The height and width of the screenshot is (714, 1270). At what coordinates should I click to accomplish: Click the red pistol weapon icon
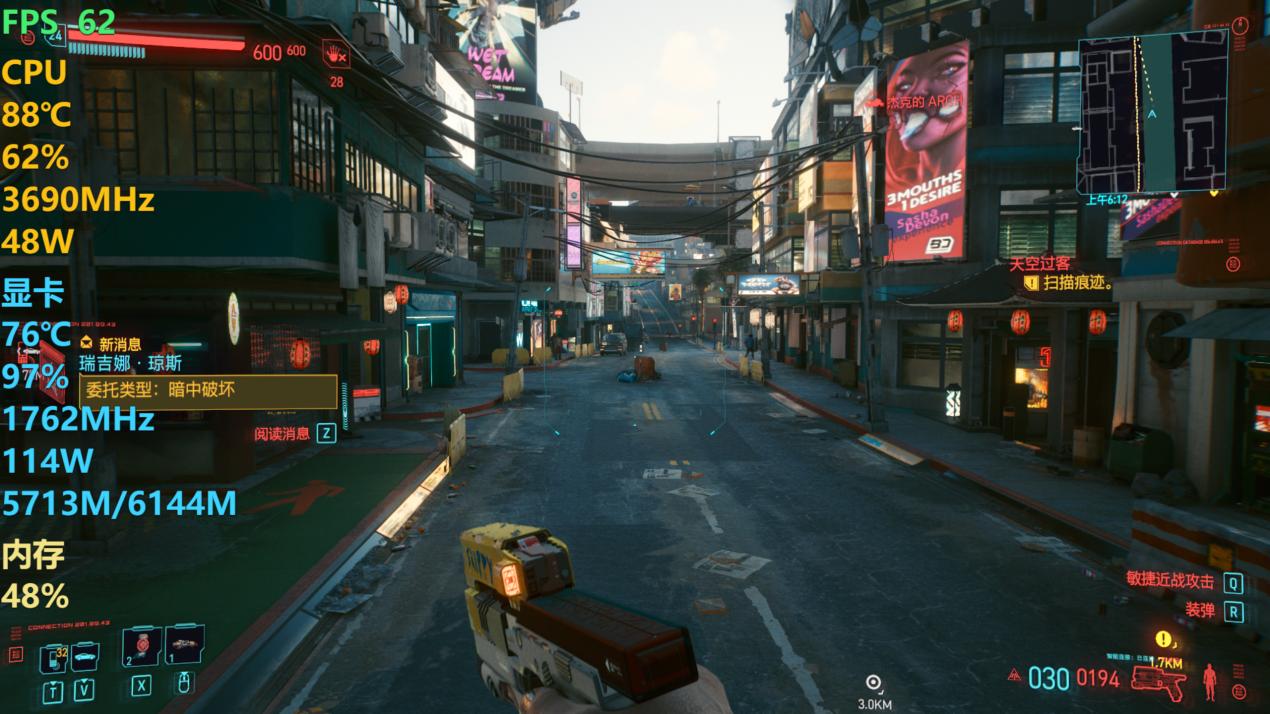tap(1158, 681)
